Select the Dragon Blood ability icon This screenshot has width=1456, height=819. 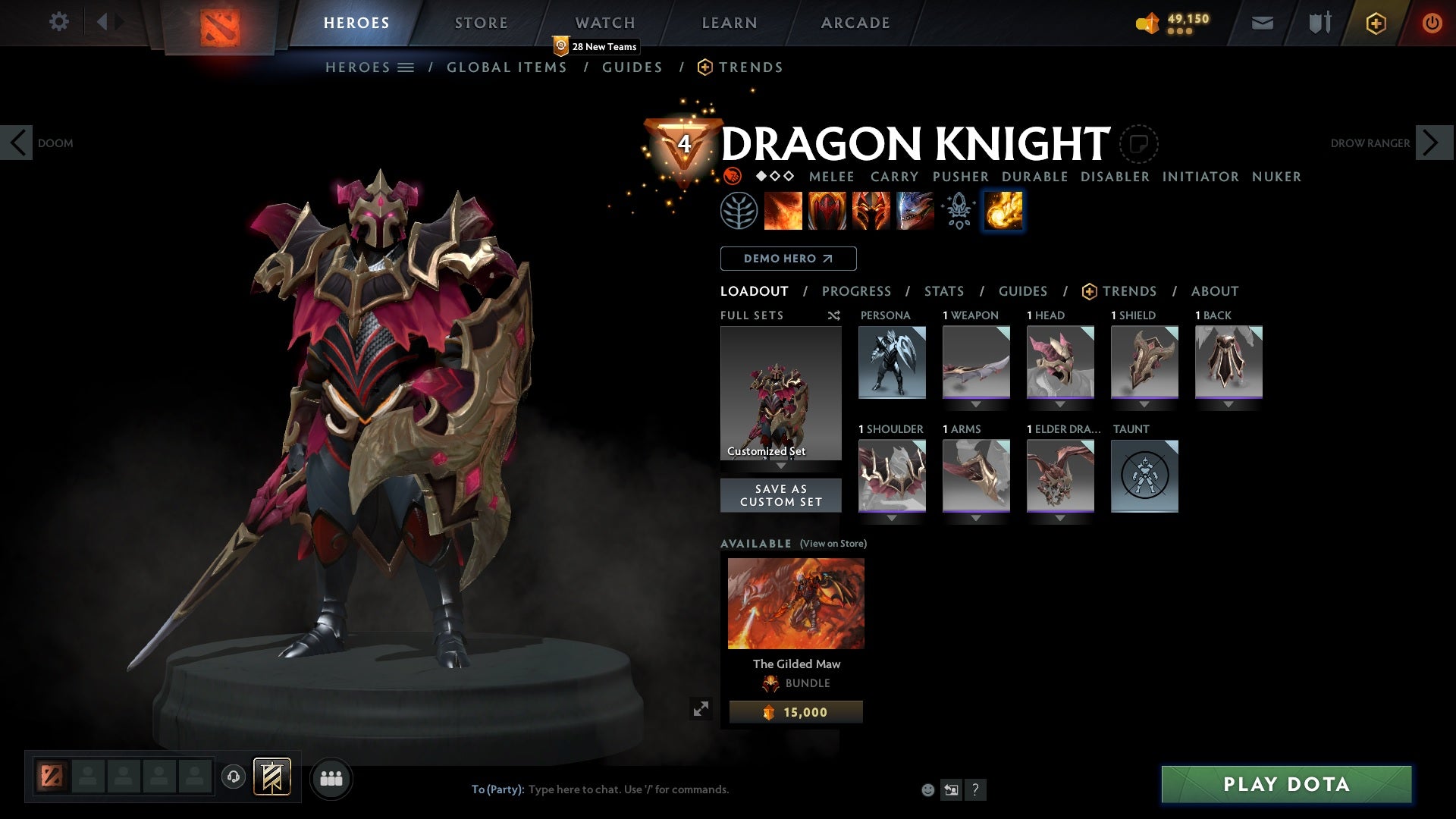827,211
